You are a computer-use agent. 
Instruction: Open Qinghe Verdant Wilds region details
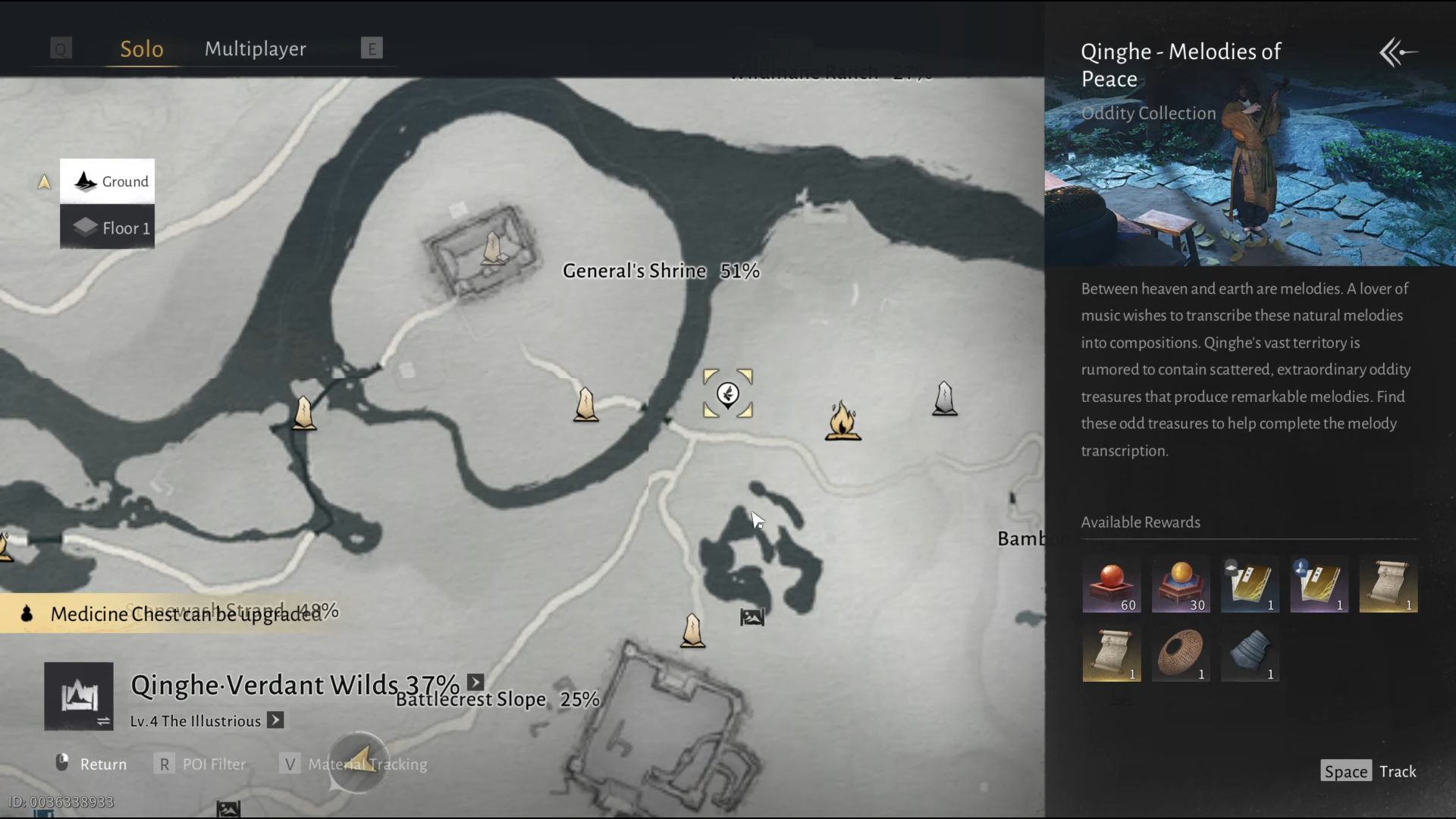click(x=475, y=682)
